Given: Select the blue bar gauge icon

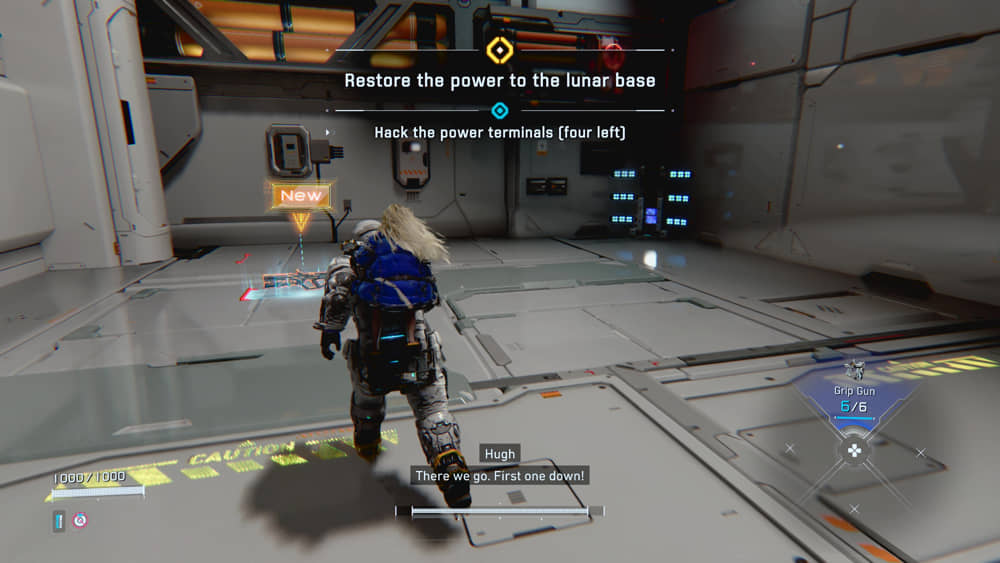Looking at the screenshot, I should (59, 520).
